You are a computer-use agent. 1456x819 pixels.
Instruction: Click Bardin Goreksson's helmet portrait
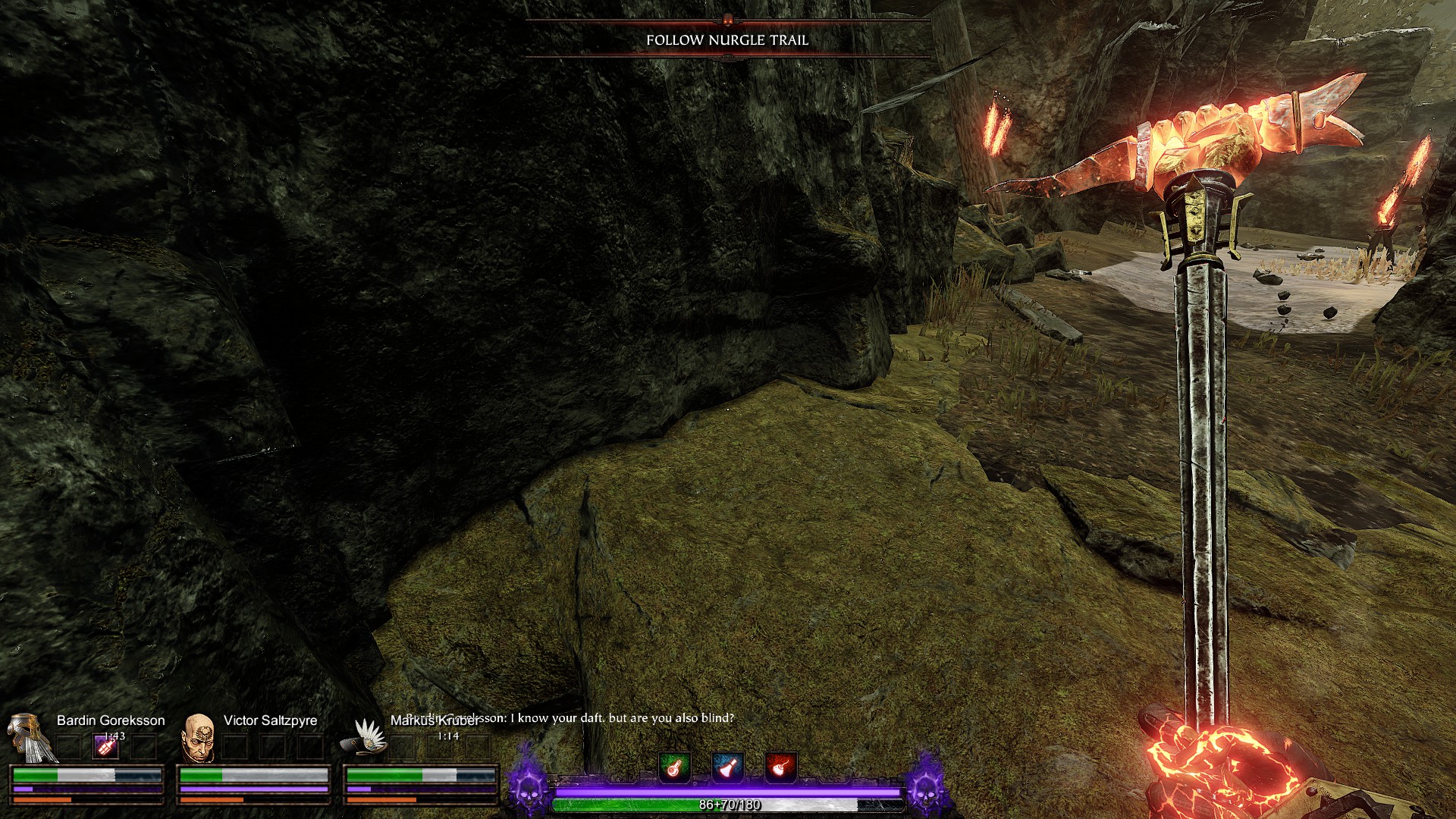pos(30,737)
